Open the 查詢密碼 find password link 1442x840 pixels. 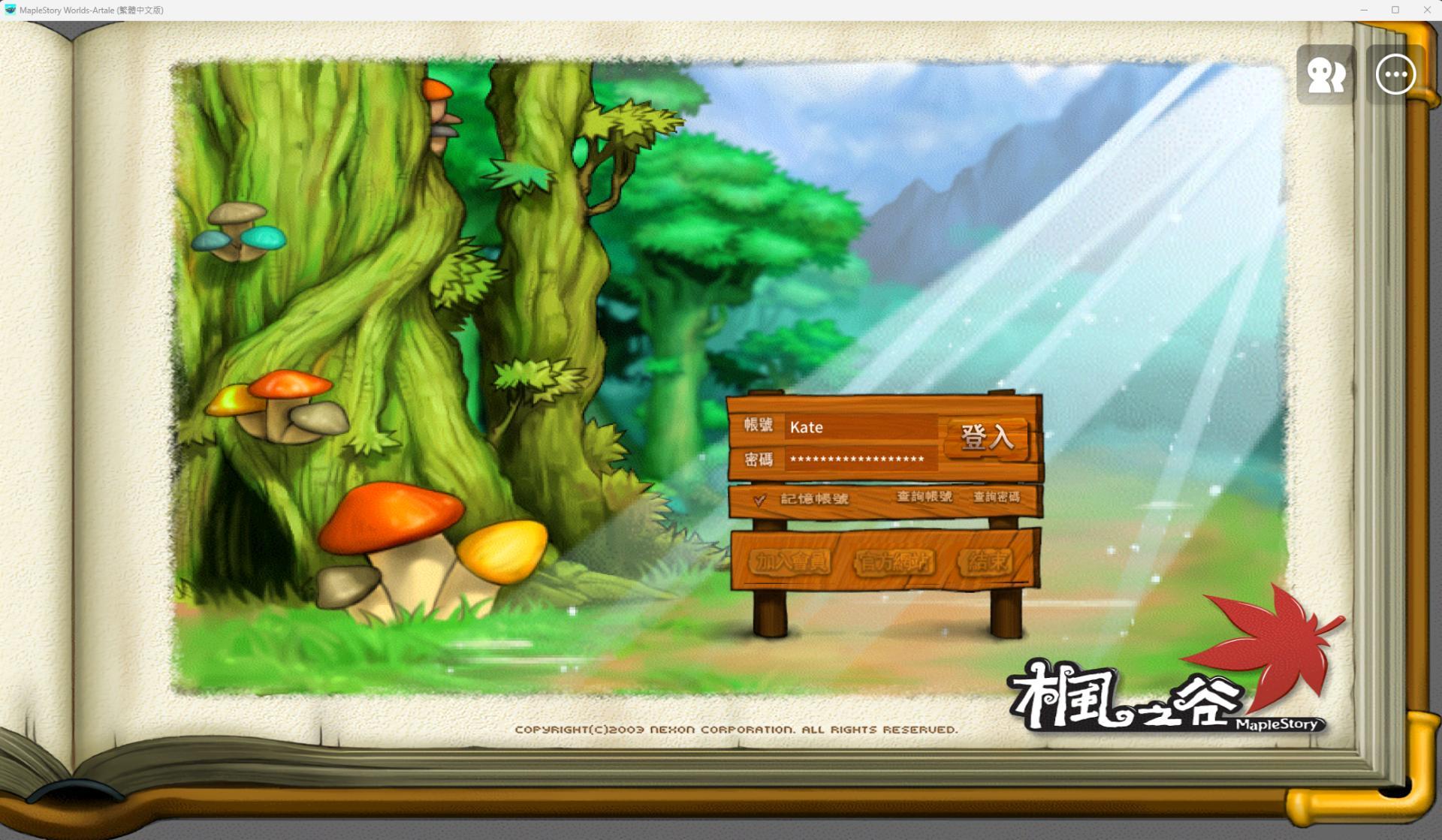click(x=997, y=496)
